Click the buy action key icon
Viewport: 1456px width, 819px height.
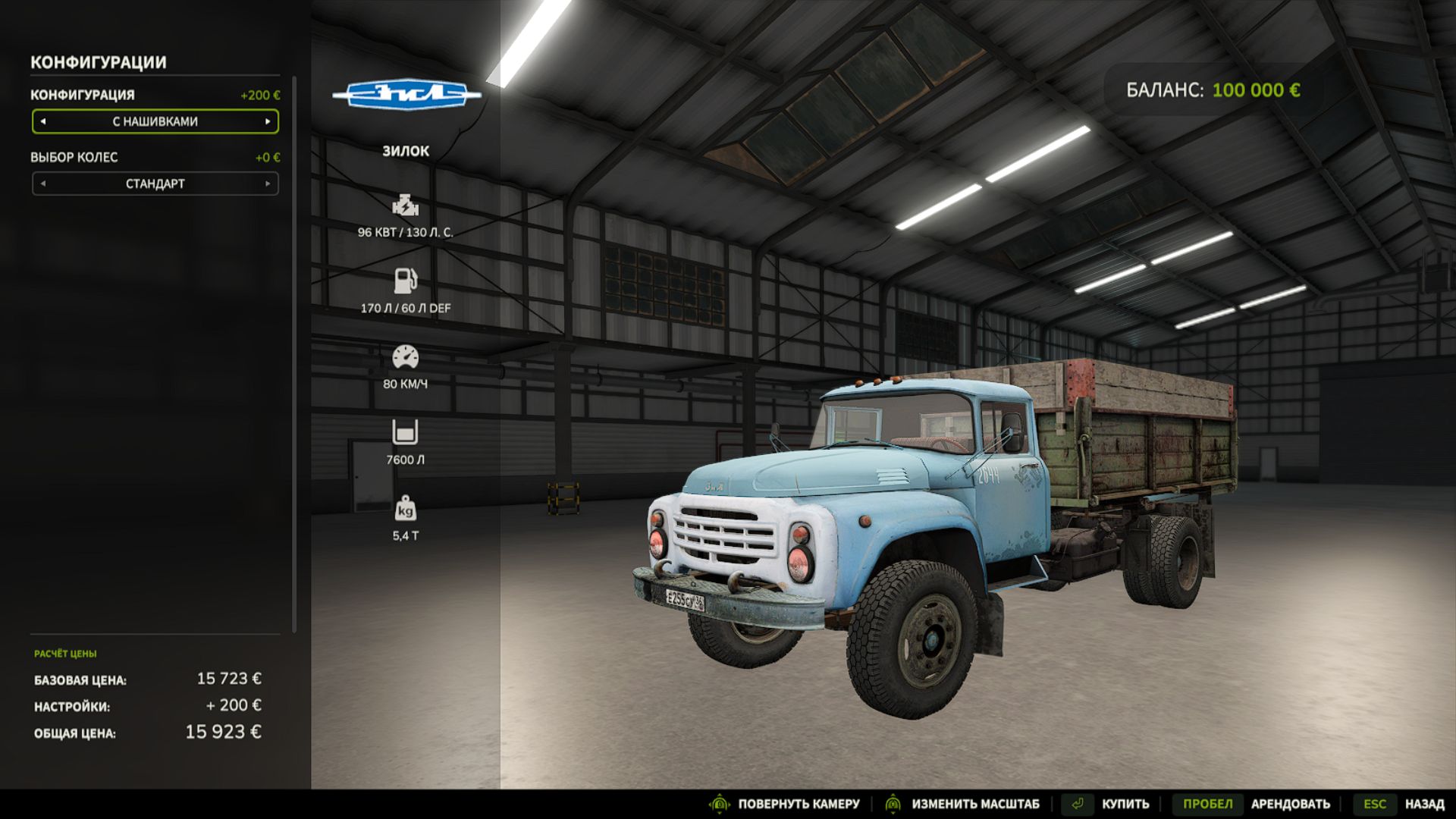pos(1076,803)
